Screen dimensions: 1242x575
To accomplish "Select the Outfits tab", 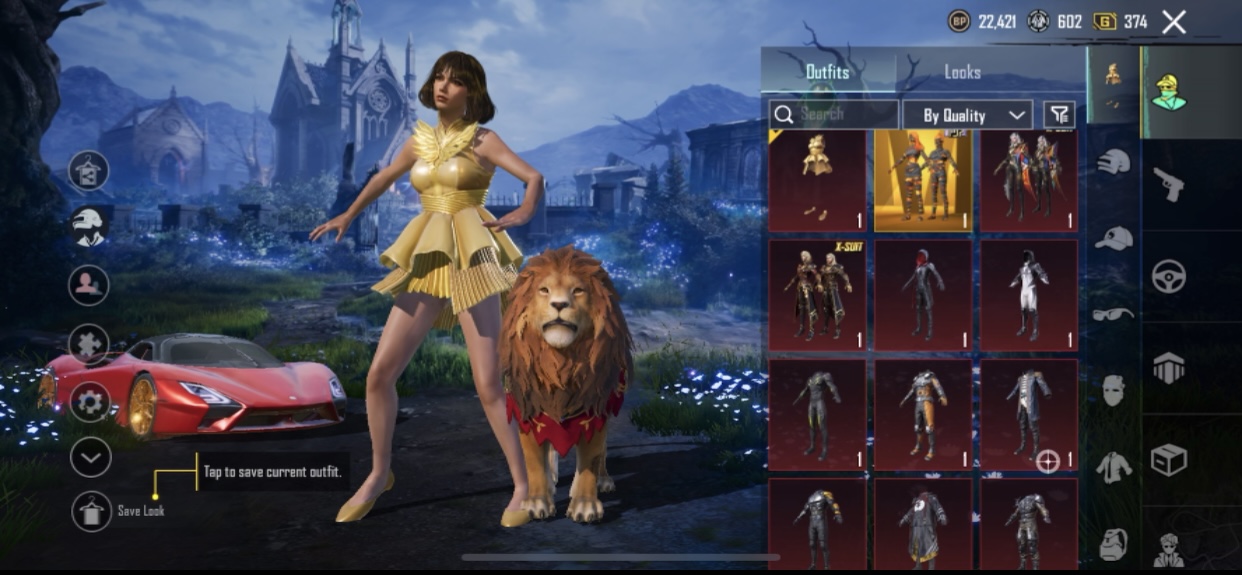I will (827, 72).
